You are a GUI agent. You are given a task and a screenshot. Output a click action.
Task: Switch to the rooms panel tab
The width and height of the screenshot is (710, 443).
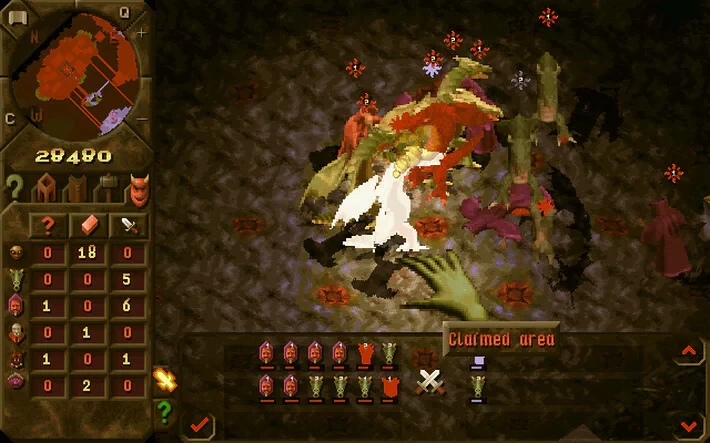point(46,187)
